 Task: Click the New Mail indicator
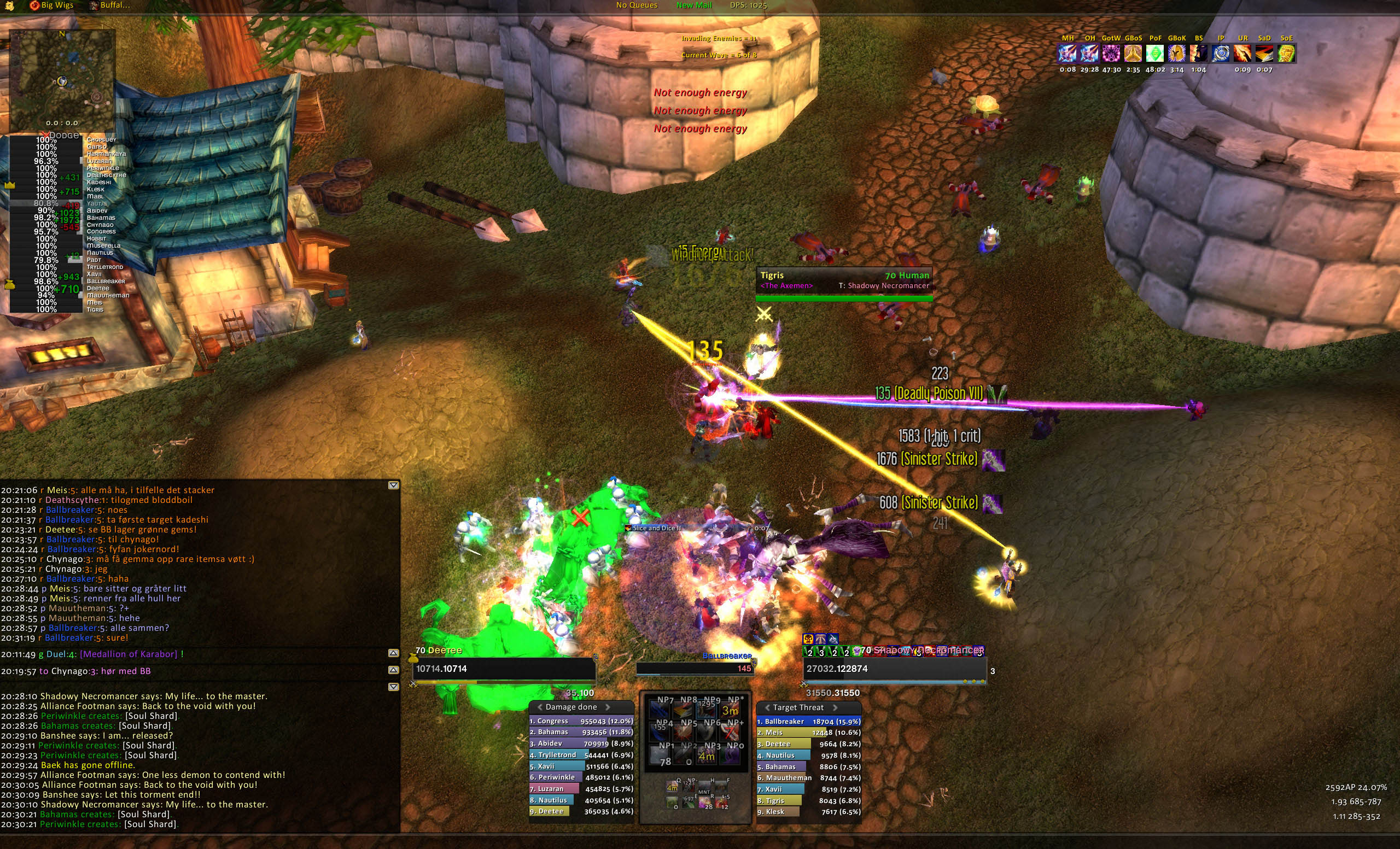click(694, 5)
